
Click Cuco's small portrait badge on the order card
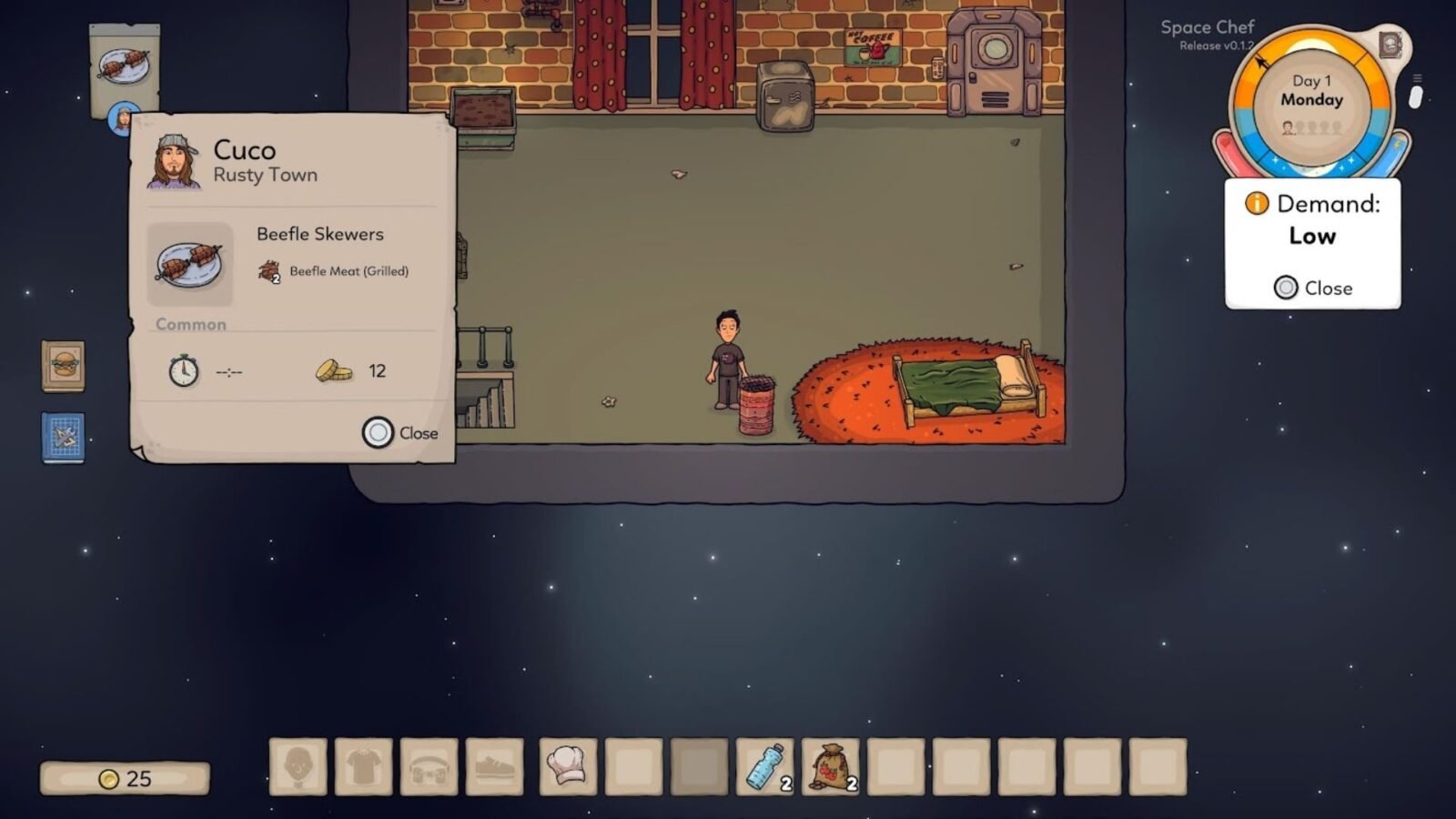click(121, 119)
